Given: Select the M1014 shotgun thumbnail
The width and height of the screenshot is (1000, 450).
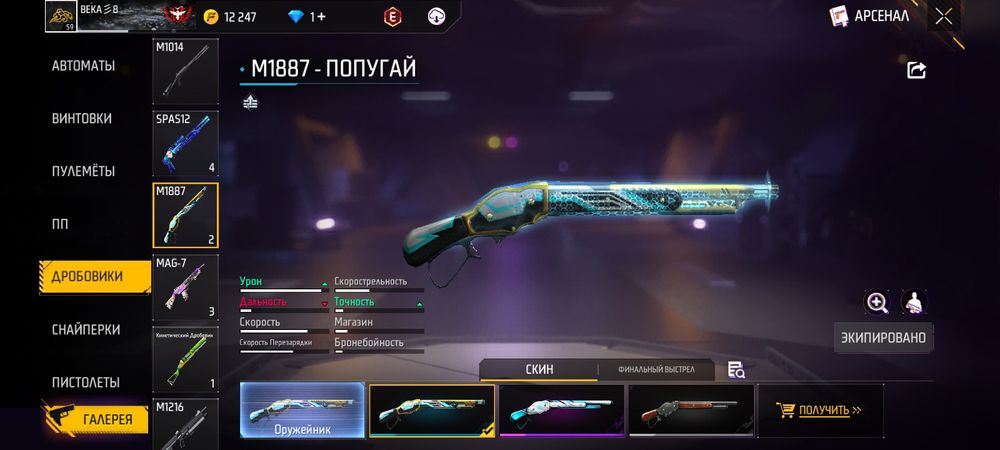Looking at the screenshot, I should coord(185,71).
